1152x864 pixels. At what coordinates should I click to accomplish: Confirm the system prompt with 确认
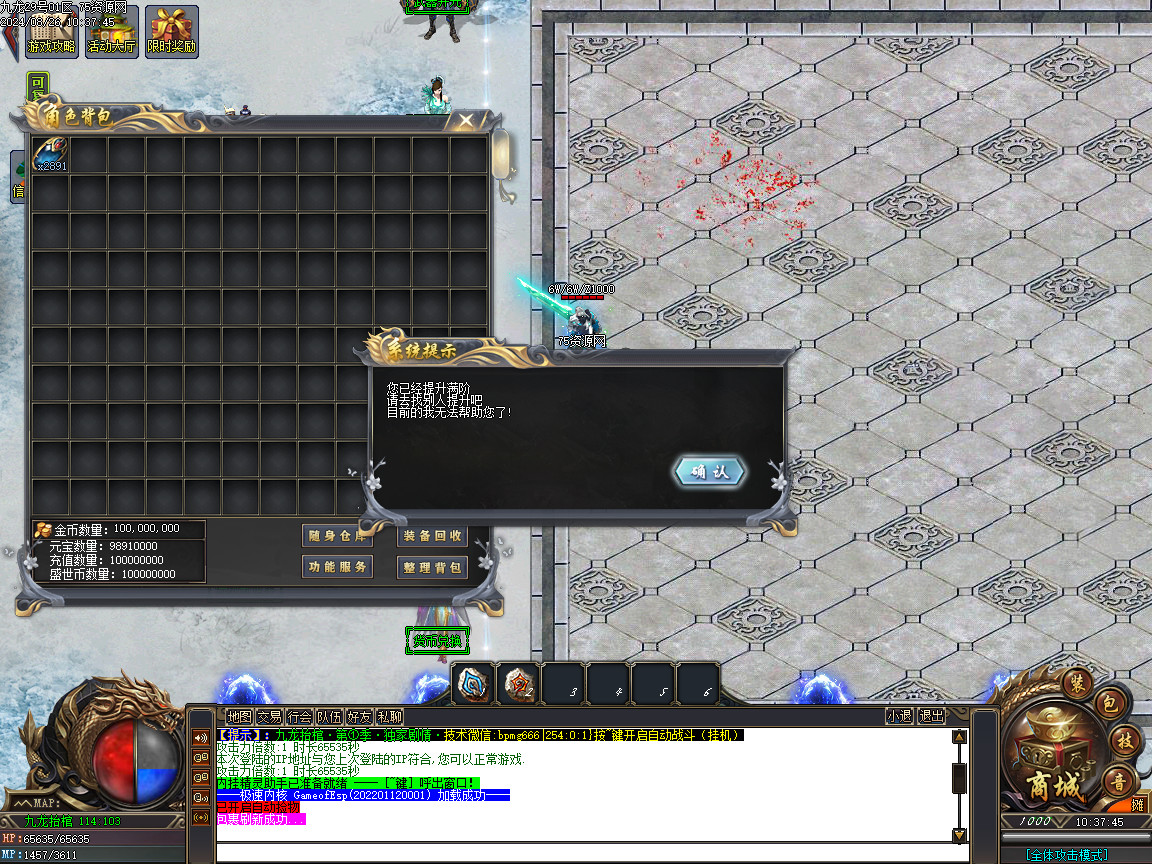[710, 473]
